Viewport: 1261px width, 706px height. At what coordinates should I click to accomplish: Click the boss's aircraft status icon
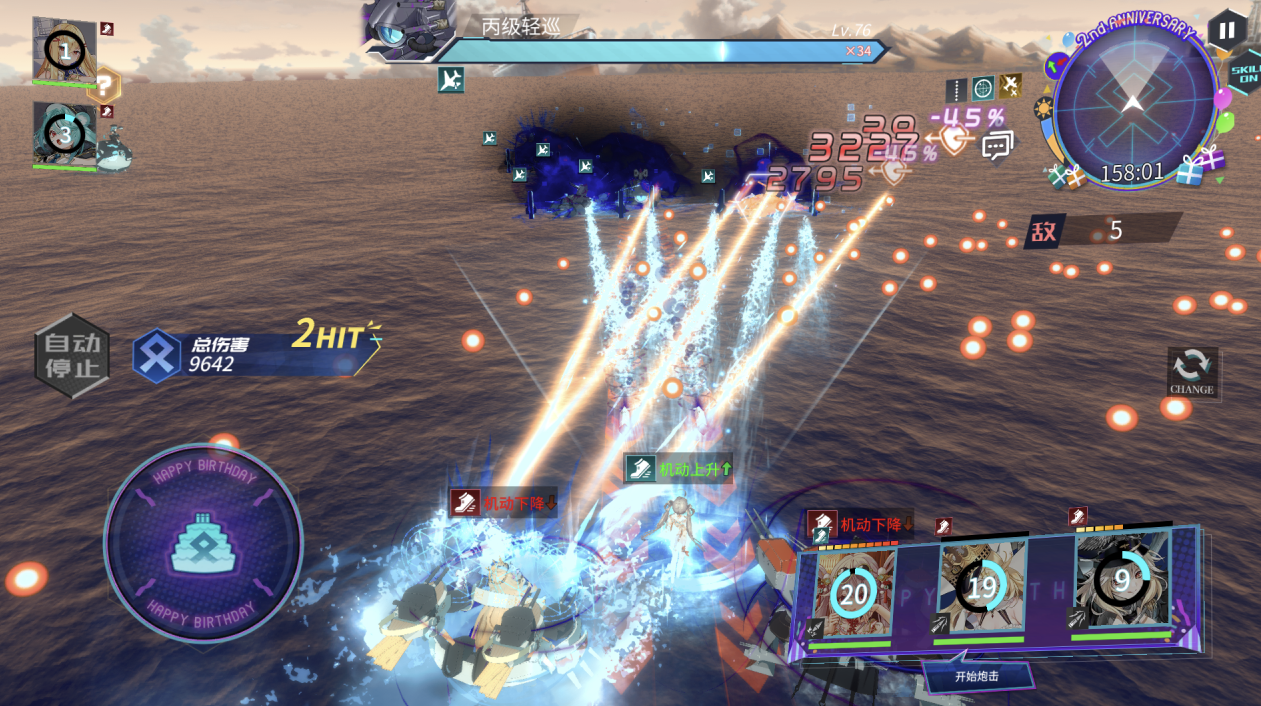[450, 79]
